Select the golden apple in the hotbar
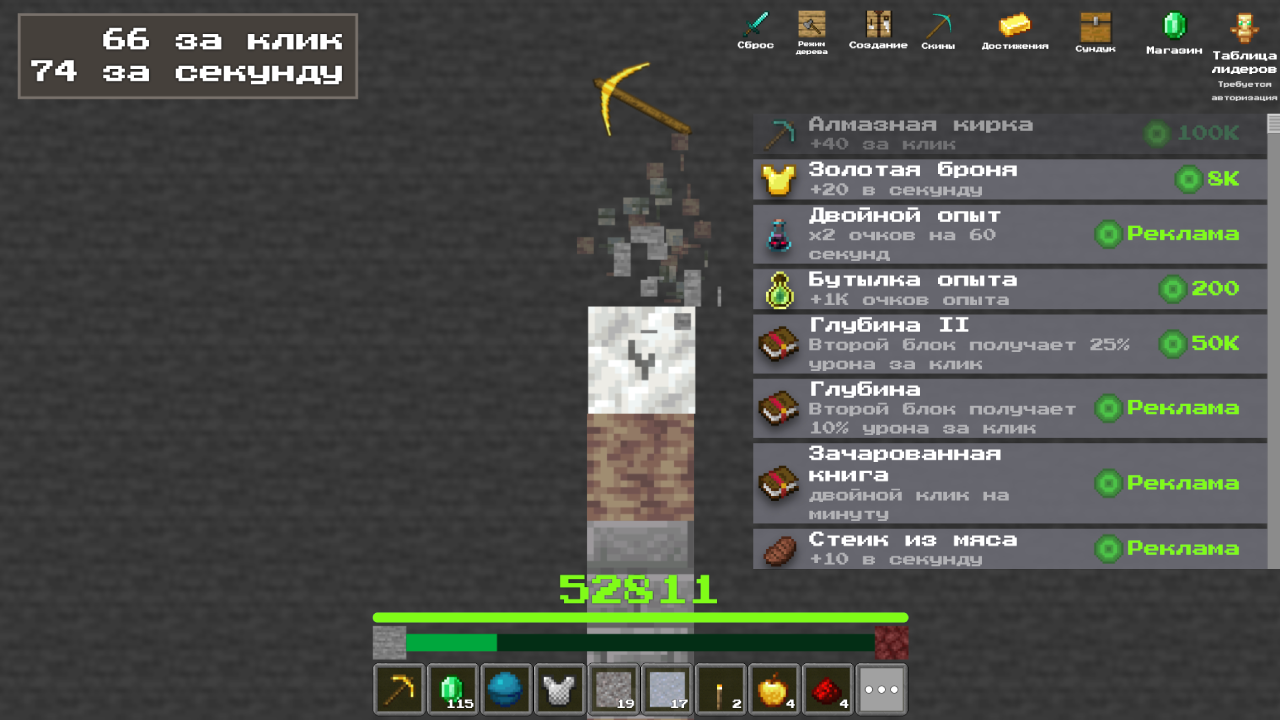Viewport: 1280px width, 720px height. (x=773, y=689)
